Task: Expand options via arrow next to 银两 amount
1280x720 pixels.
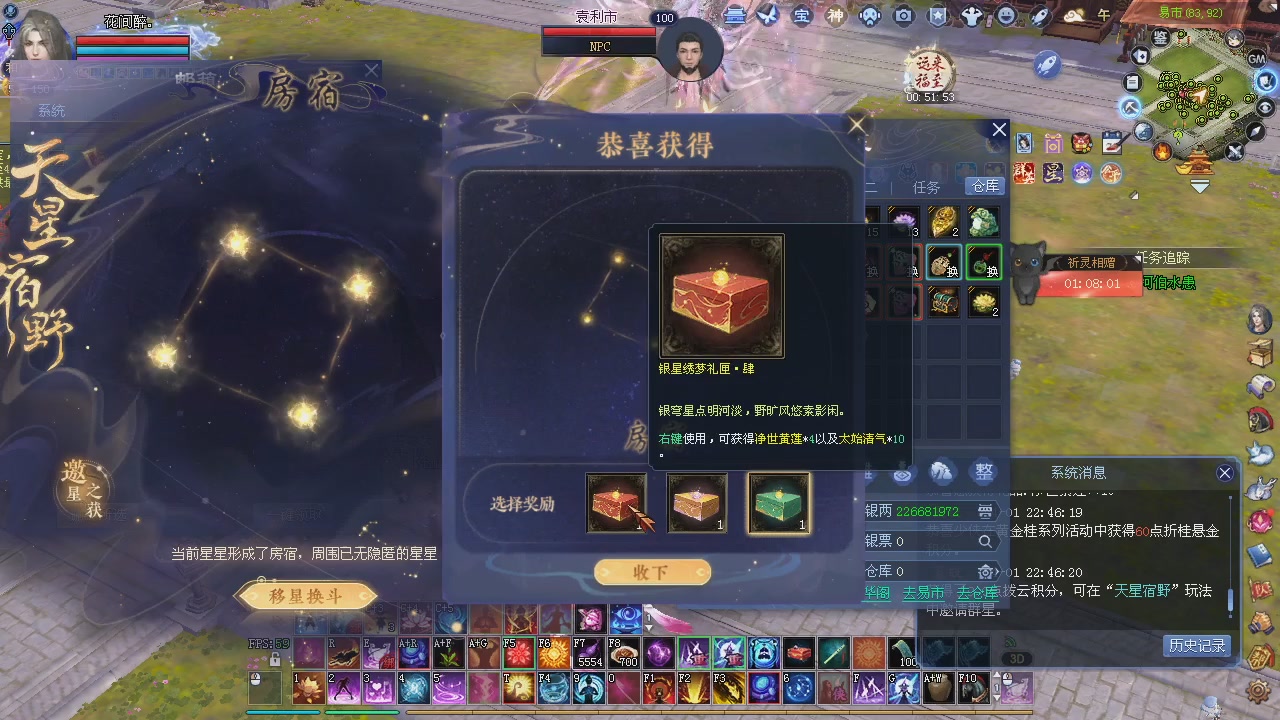Action: pos(985,512)
